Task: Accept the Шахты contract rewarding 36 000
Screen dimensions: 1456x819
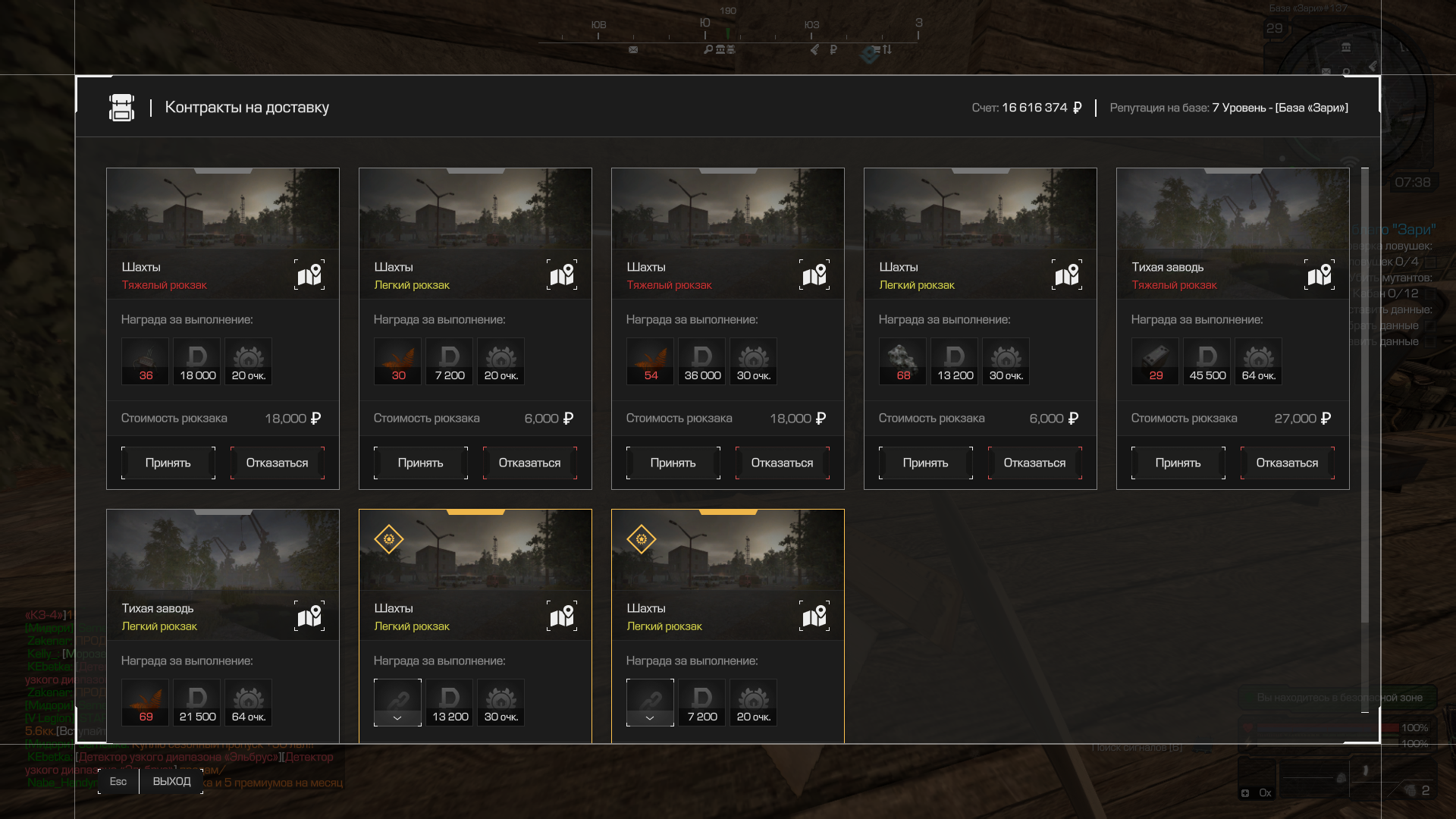Action: click(673, 463)
